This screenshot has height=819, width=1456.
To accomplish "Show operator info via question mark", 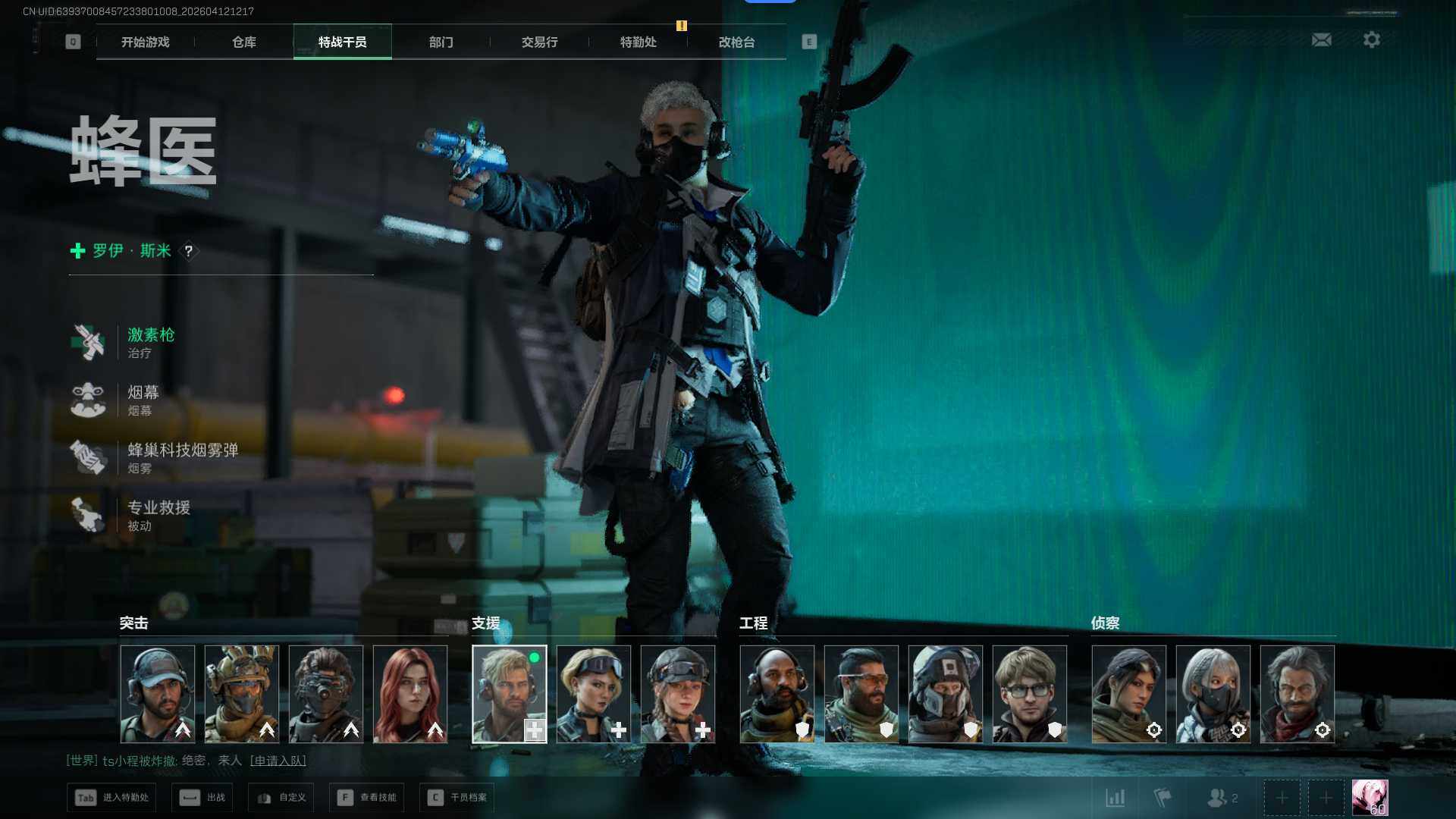I will (x=189, y=251).
